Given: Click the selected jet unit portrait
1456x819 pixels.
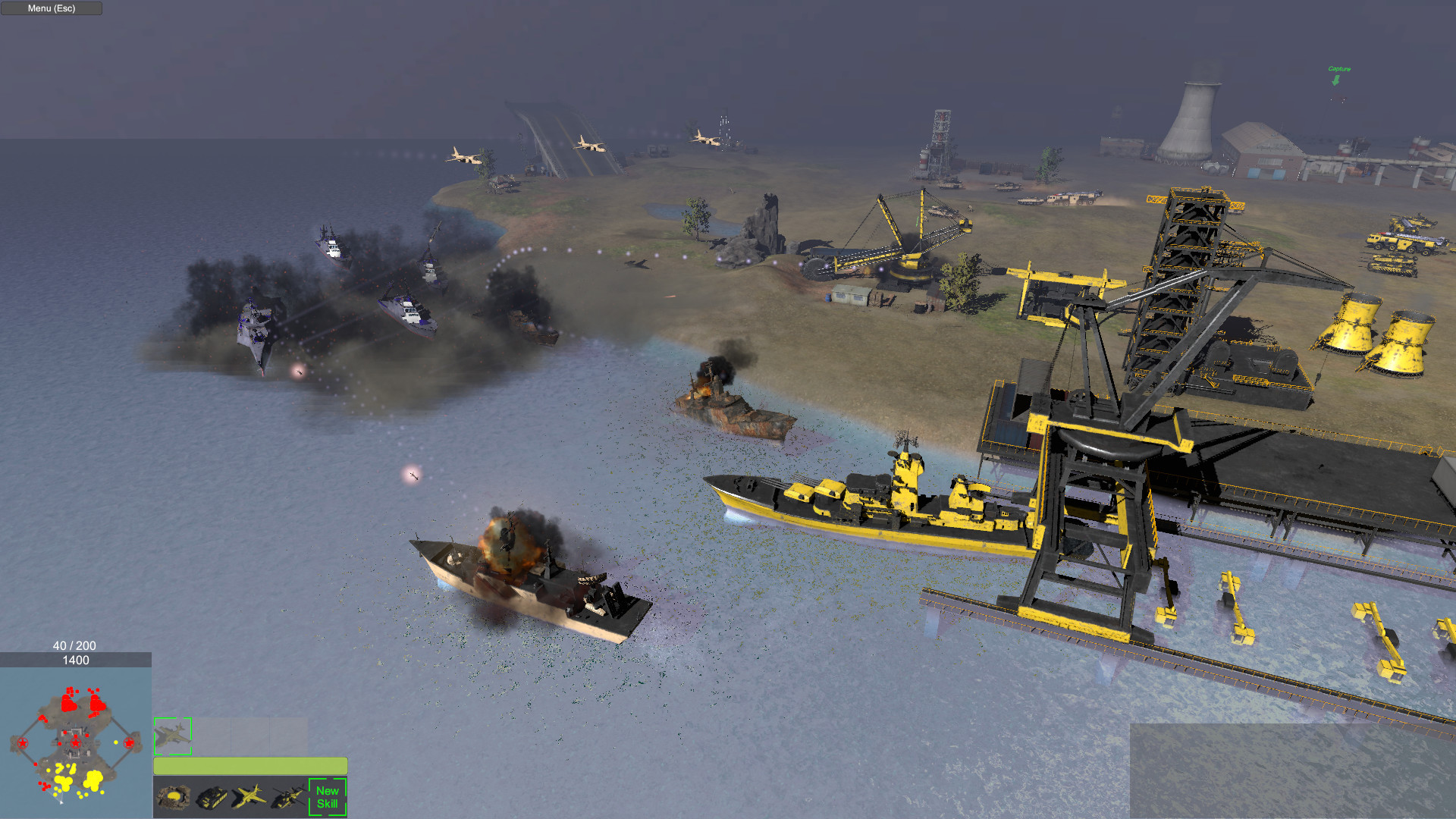Looking at the screenshot, I should tap(173, 733).
